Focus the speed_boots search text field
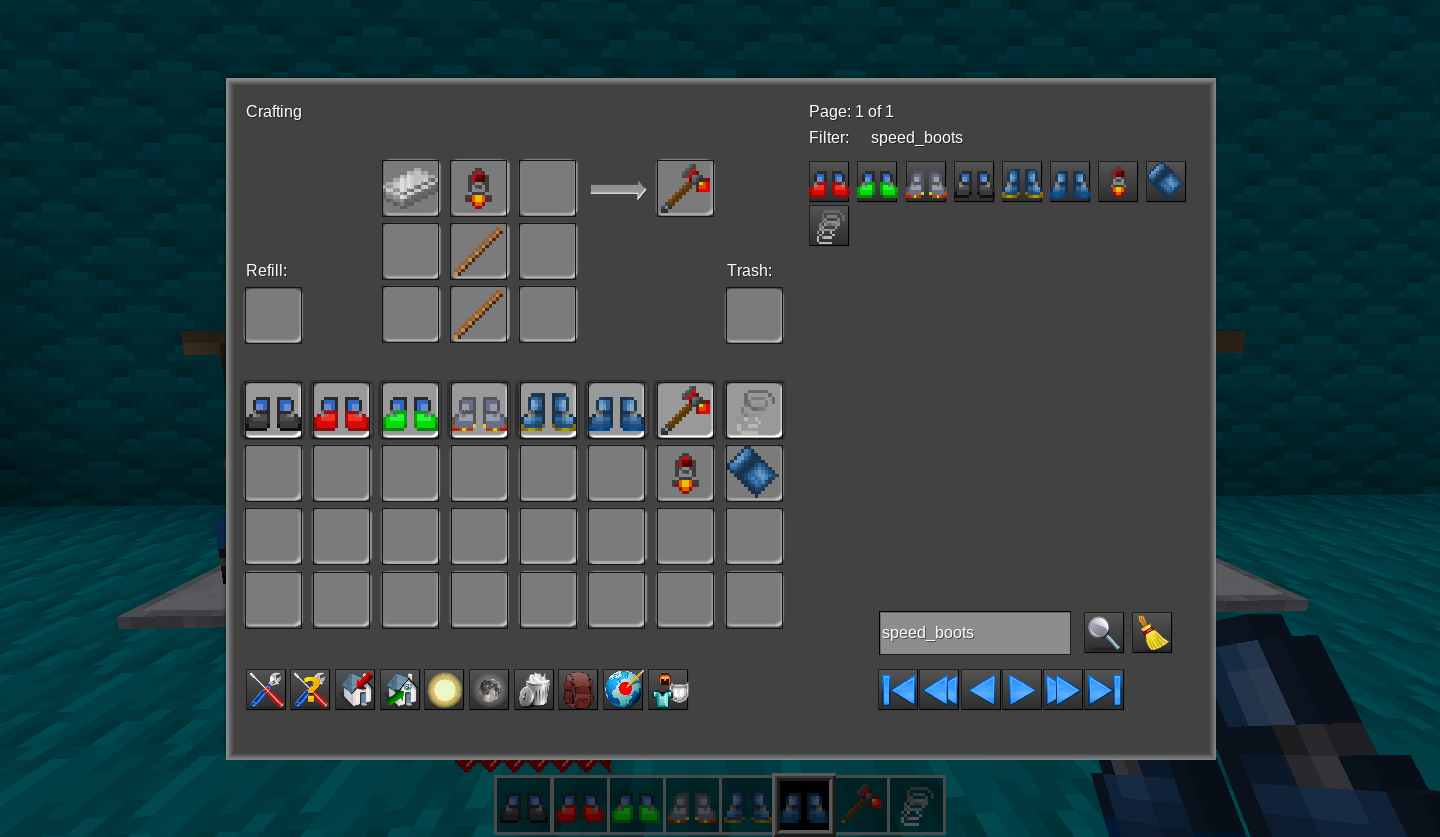The height and width of the screenshot is (837, 1440). pos(974,633)
